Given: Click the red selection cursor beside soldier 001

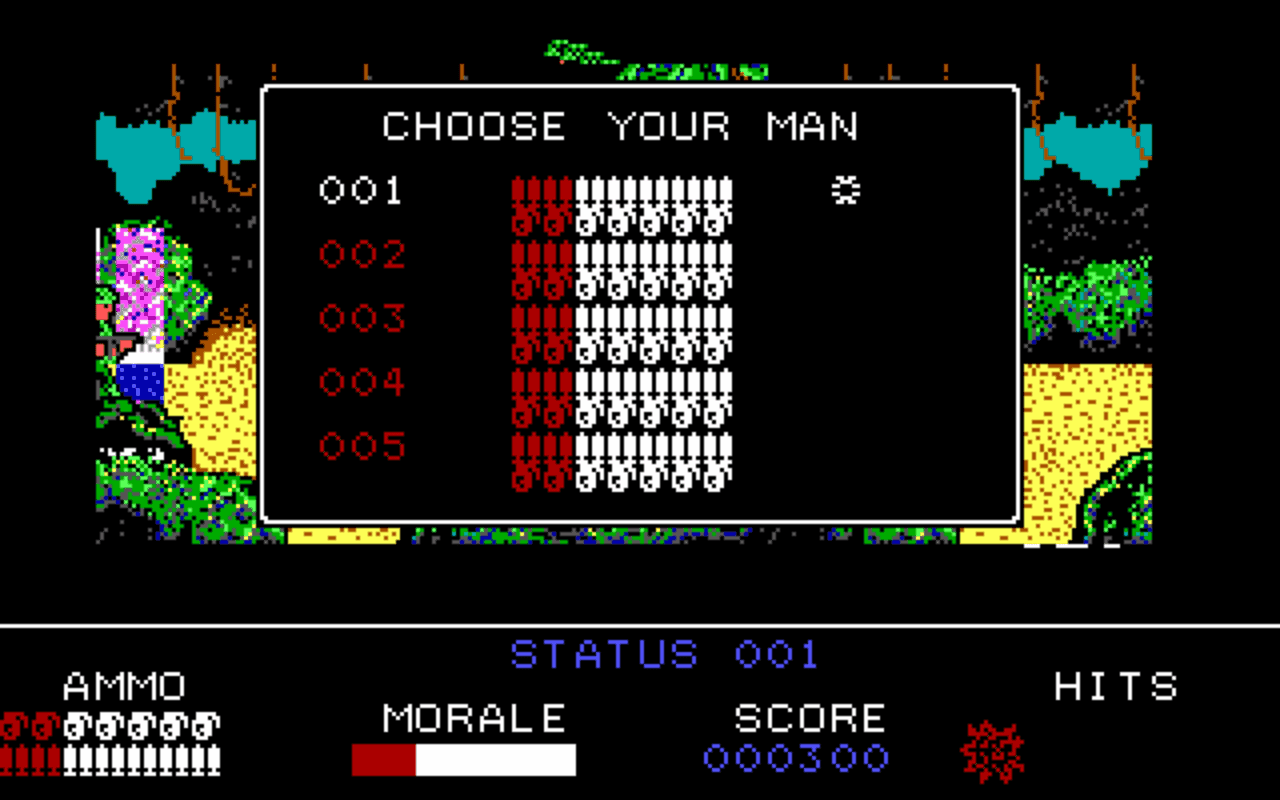Looking at the screenshot, I should click(x=848, y=190).
